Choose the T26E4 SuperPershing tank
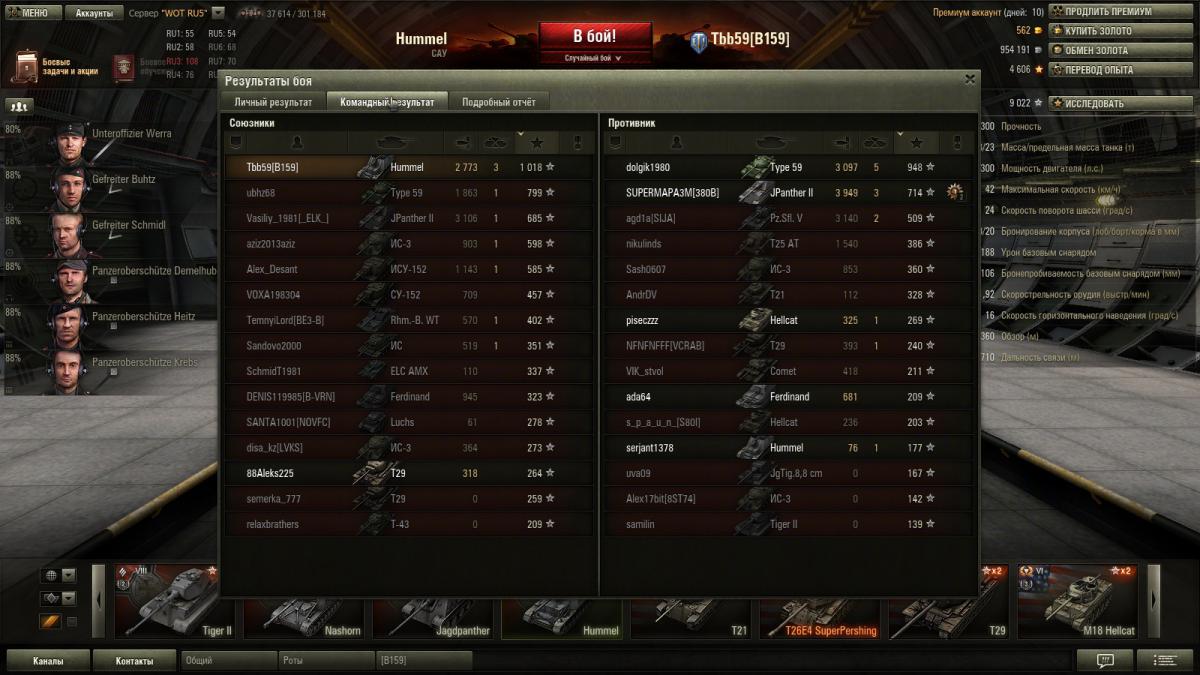The width and height of the screenshot is (1200, 675). point(820,601)
